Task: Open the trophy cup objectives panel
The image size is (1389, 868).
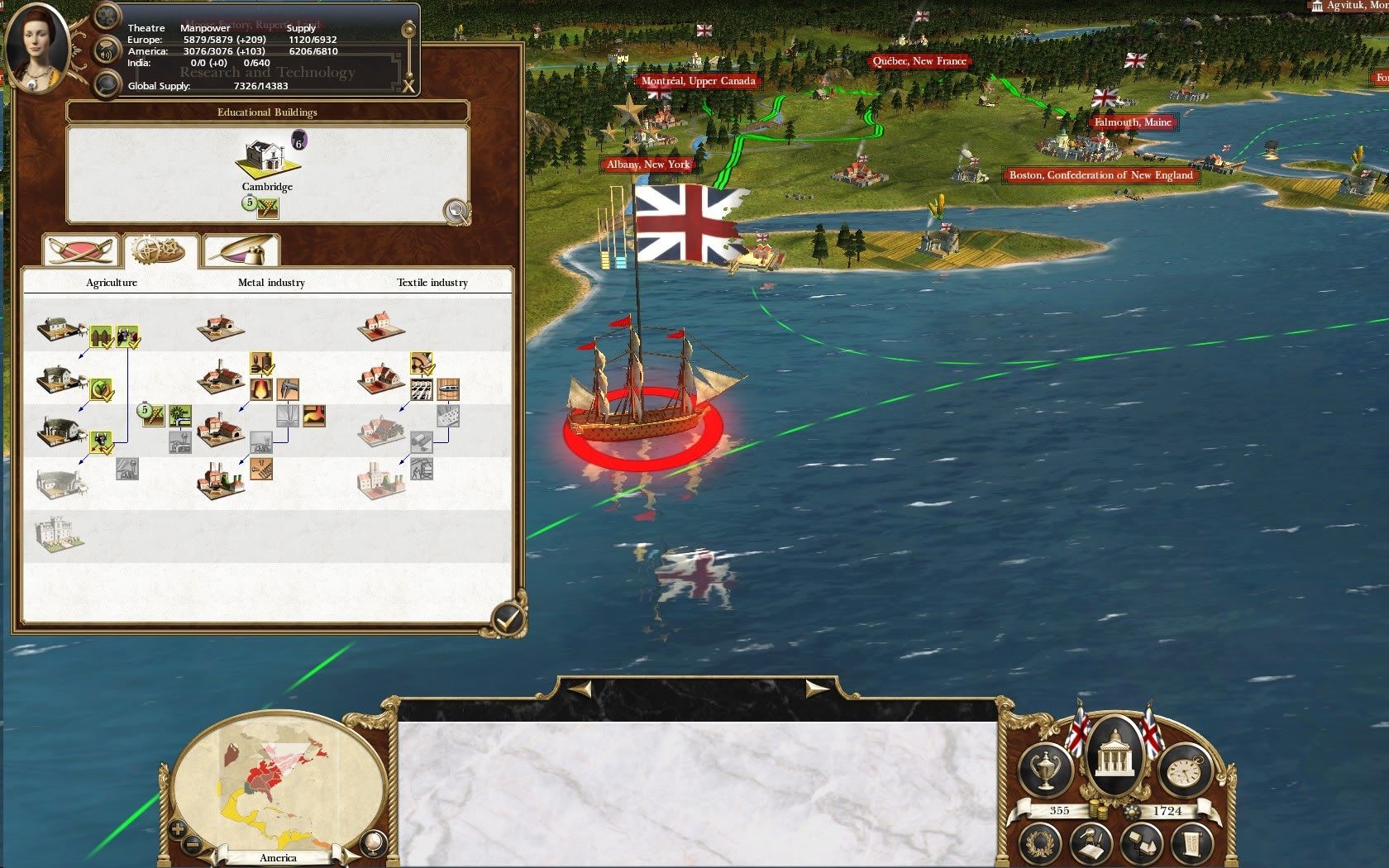Action: (1045, 770)
